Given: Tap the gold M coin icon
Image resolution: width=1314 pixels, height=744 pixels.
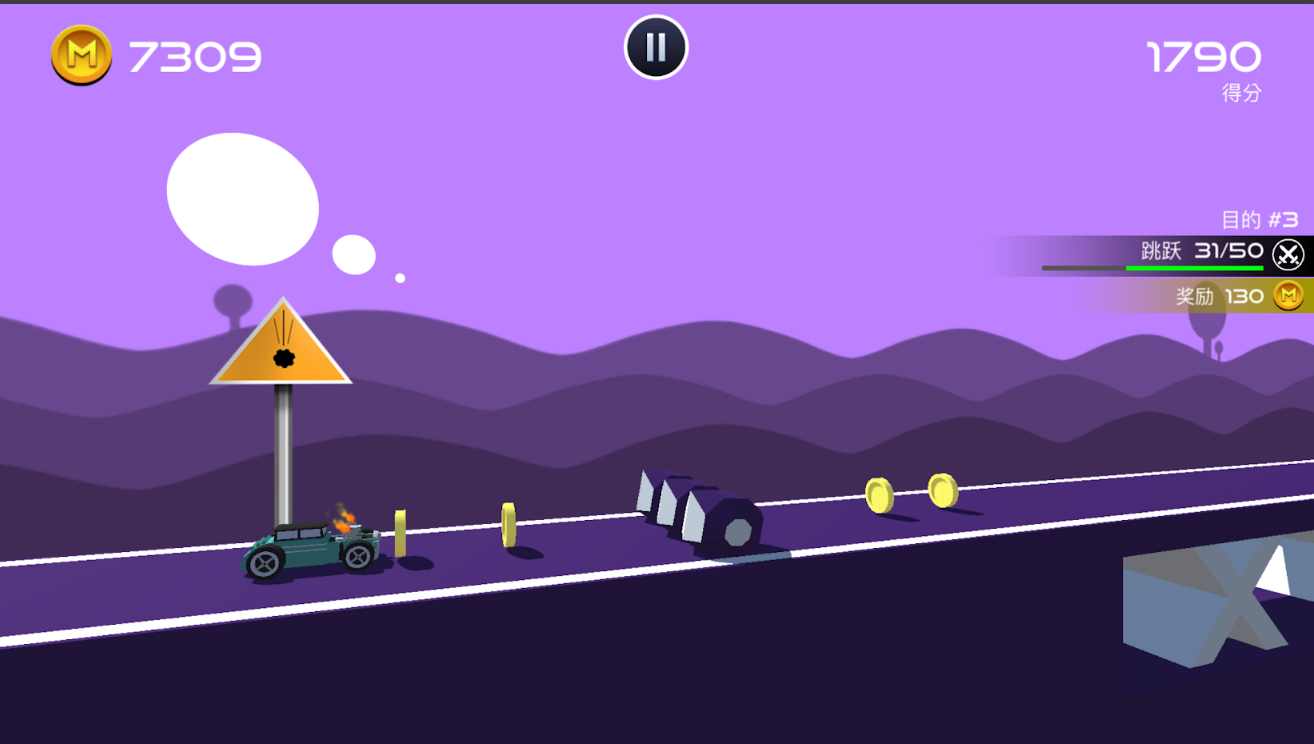Looking at the screenshot, I should [81, 55].
